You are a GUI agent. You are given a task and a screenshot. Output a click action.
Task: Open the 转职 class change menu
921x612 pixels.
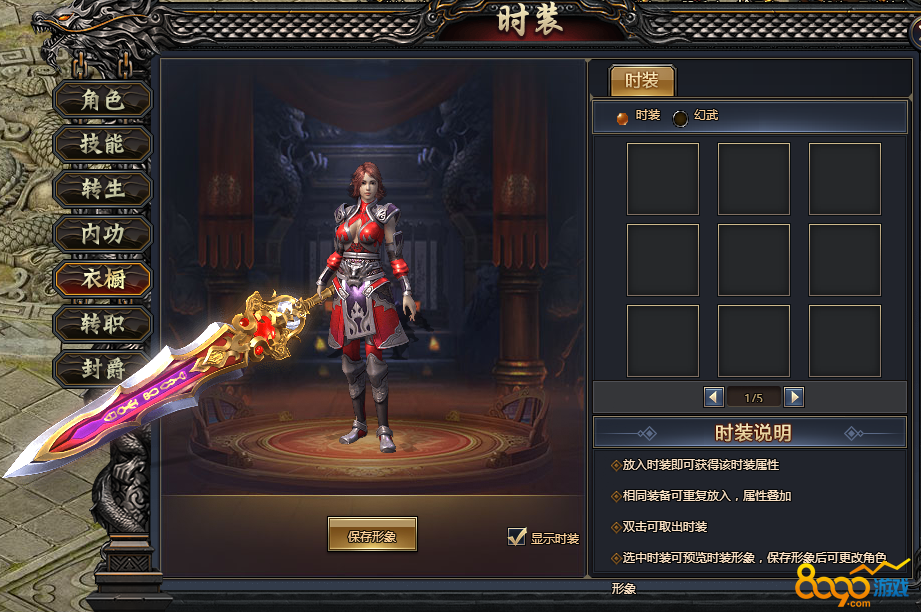point(102,324)
